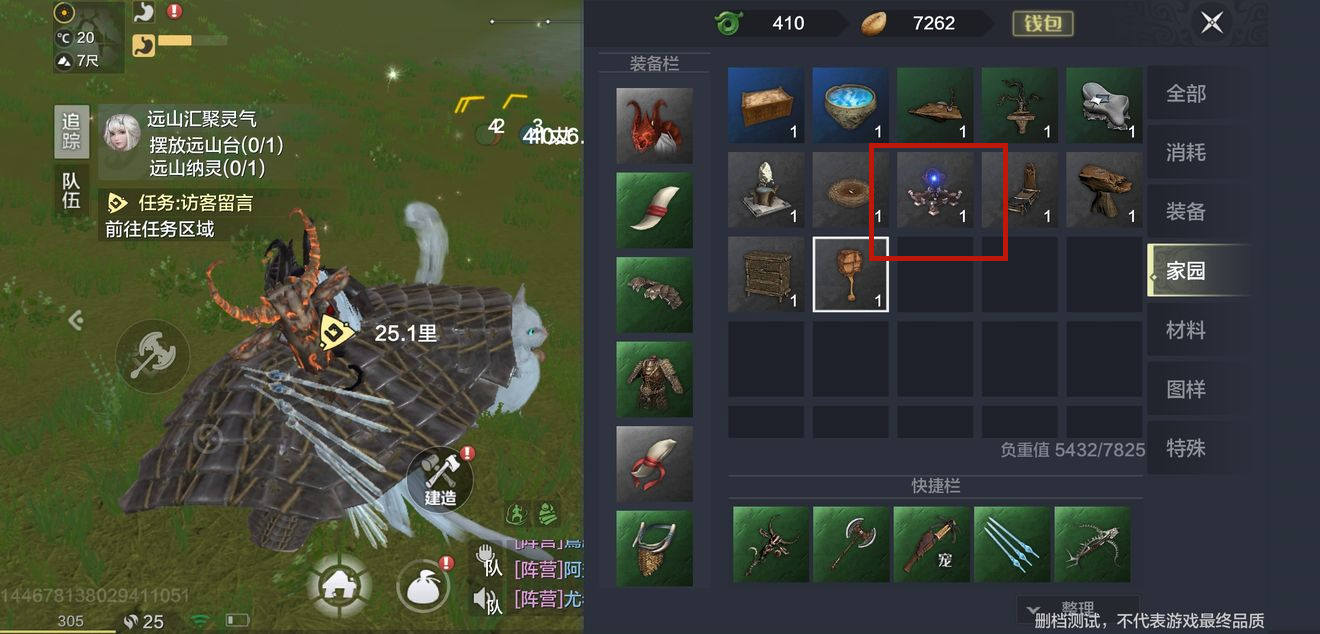Switch to the 消耗 tab
This screenshot has height=634, width=1320.
point(1186,153)
